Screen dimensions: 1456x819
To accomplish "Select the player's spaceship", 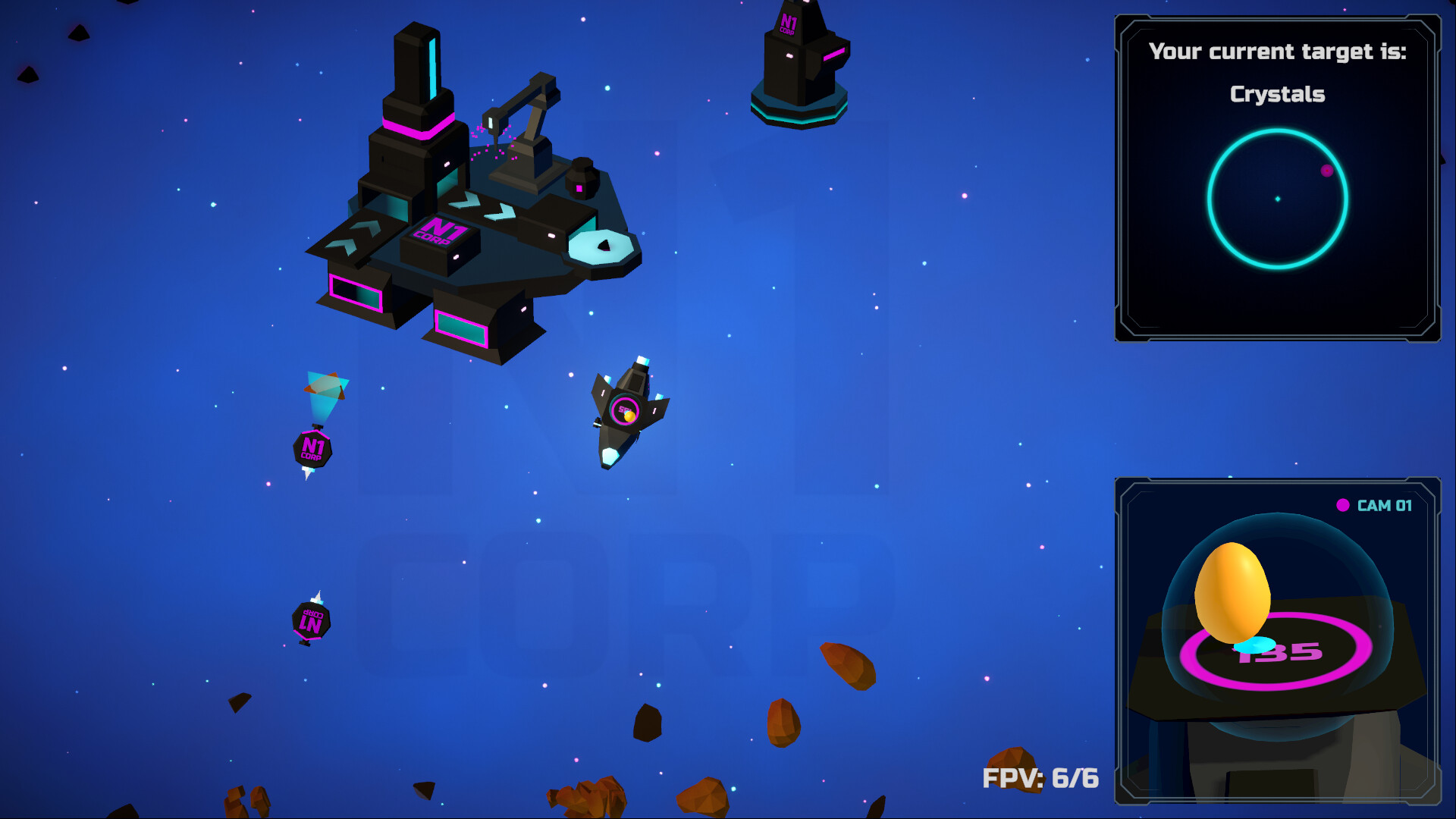I will (628, 413).
